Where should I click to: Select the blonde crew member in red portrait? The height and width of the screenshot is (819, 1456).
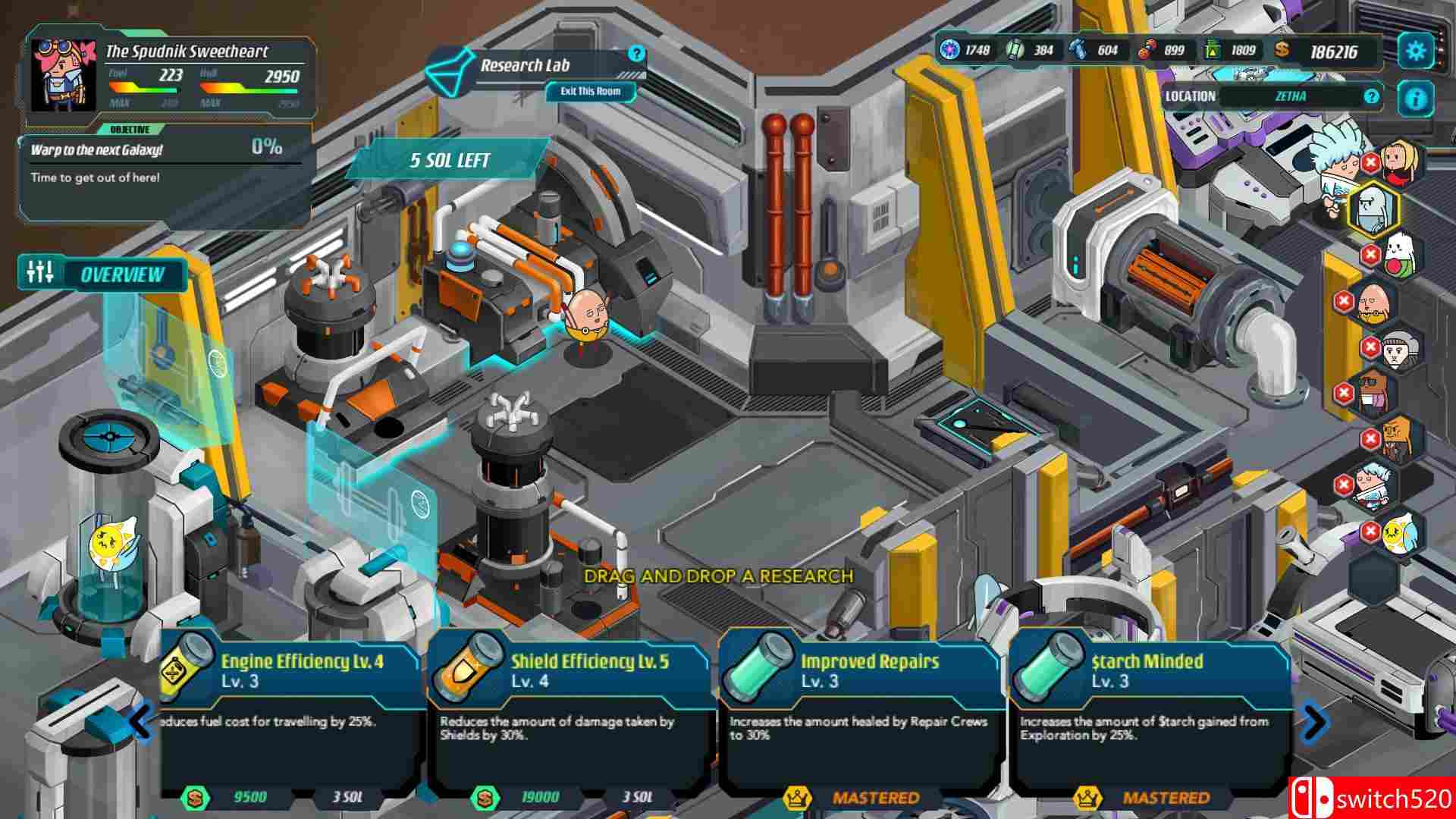pyautogui.click(x=1401, y=161)
